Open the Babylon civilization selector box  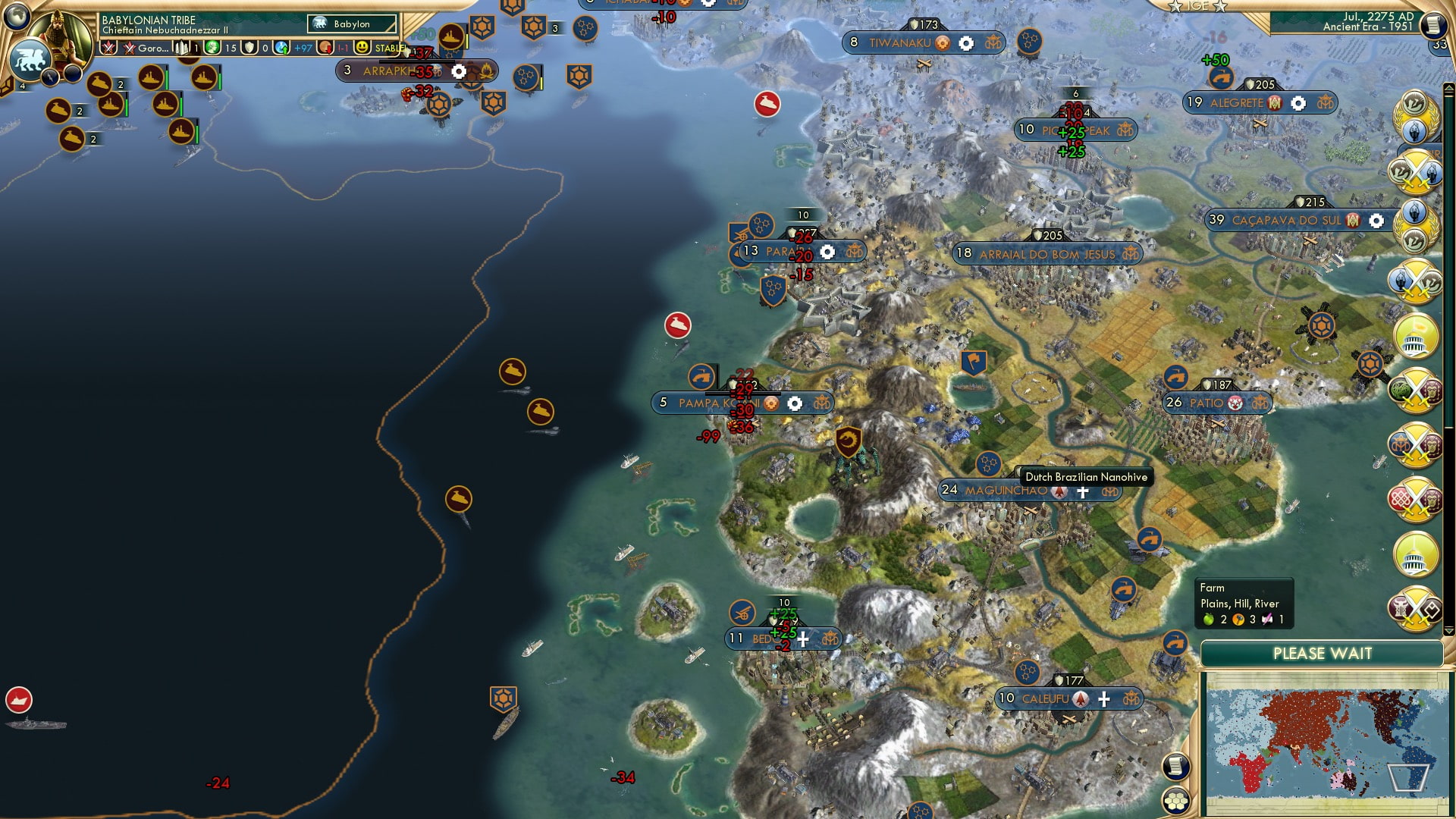(x=350, y=24)
